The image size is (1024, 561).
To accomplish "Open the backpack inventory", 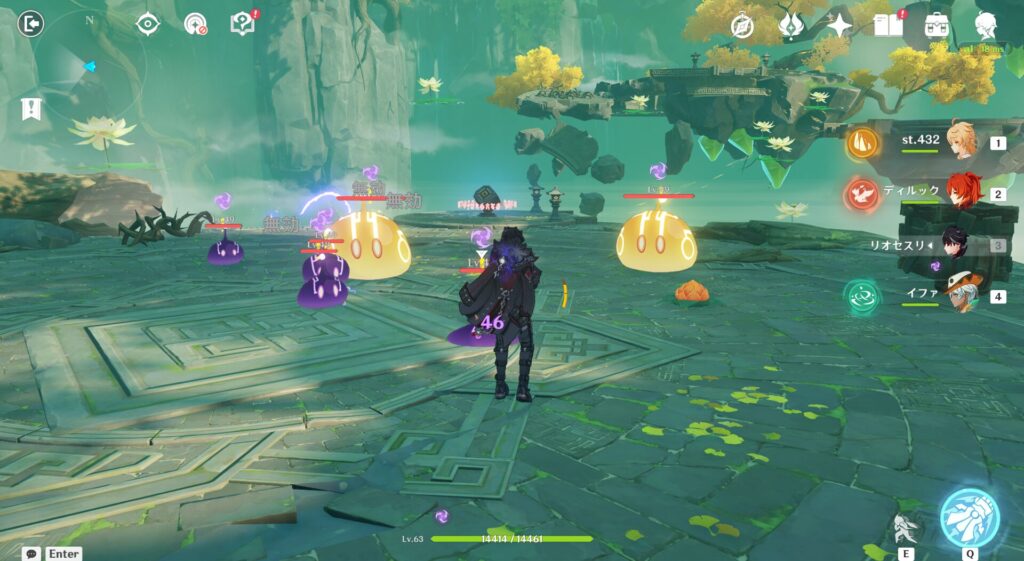I will point(937,26).
